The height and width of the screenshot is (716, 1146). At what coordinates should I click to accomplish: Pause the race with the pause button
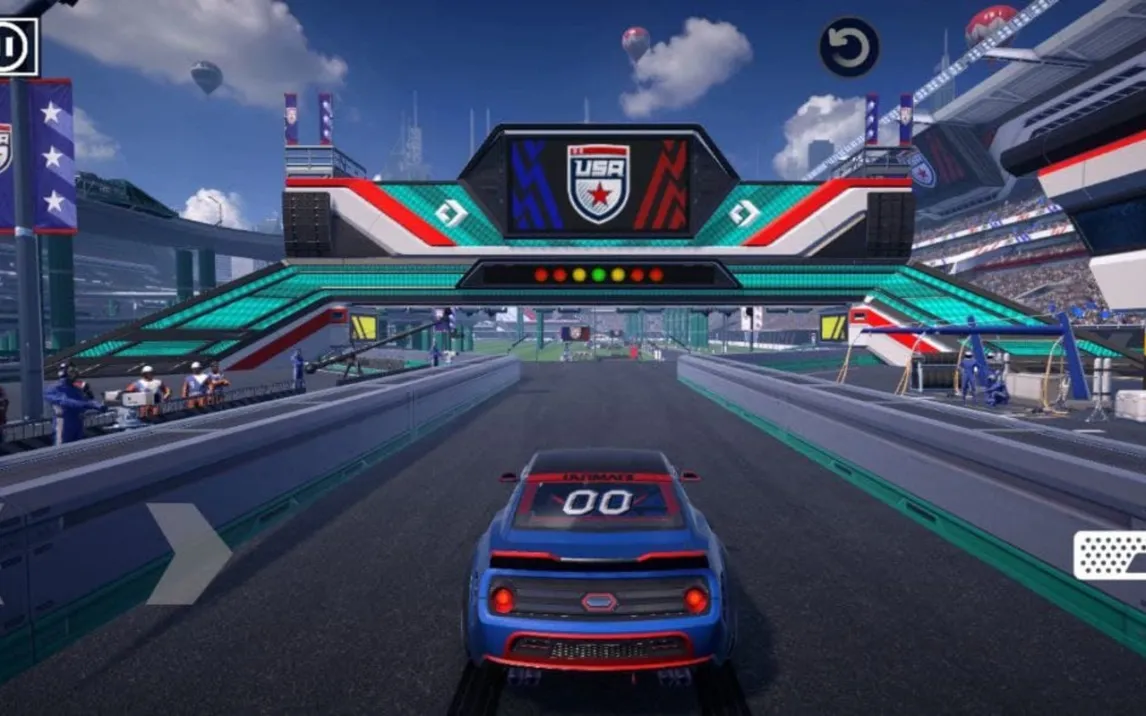[x=14, y=46]
